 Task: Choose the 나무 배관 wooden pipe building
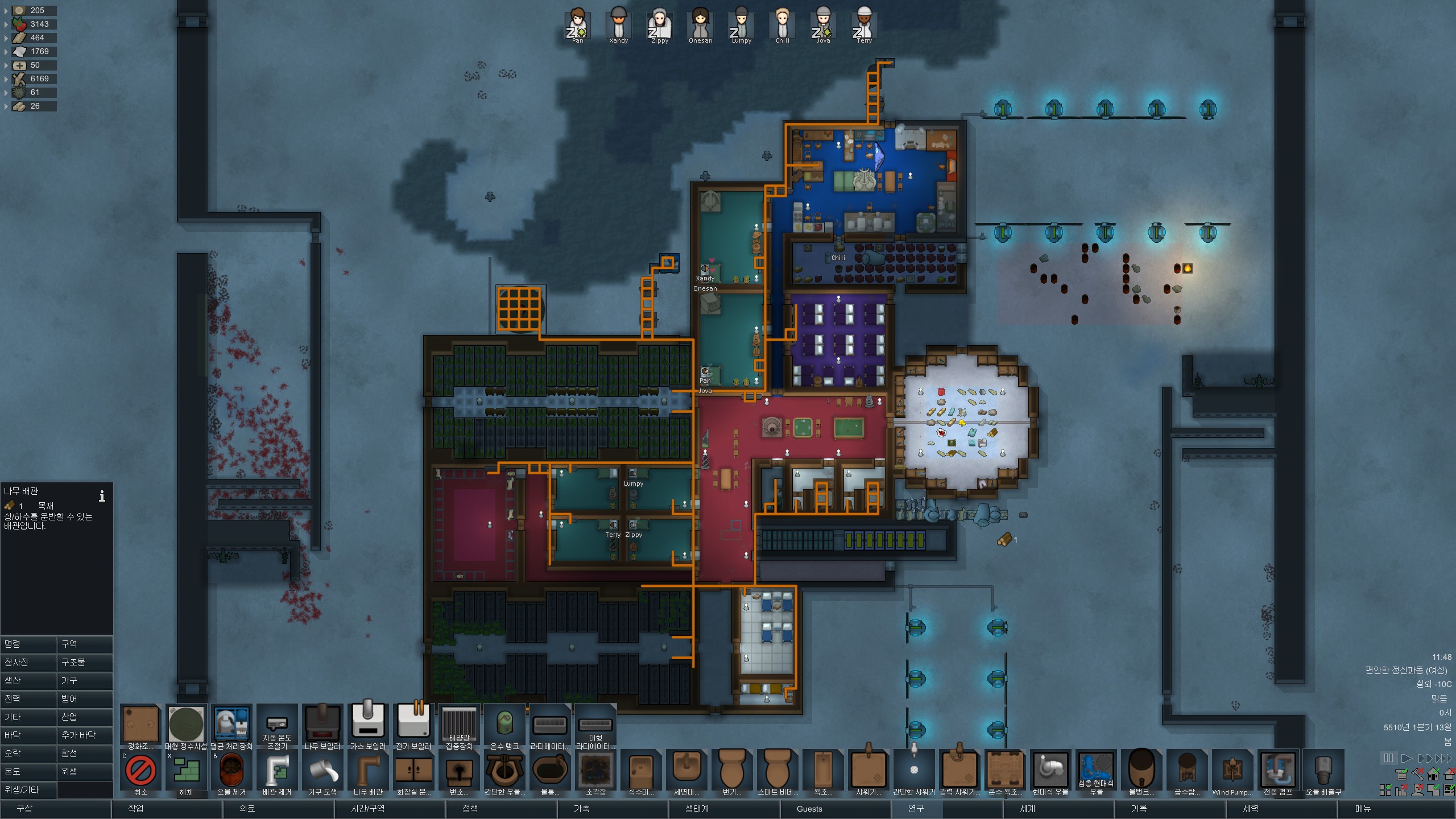pos(368,772)
